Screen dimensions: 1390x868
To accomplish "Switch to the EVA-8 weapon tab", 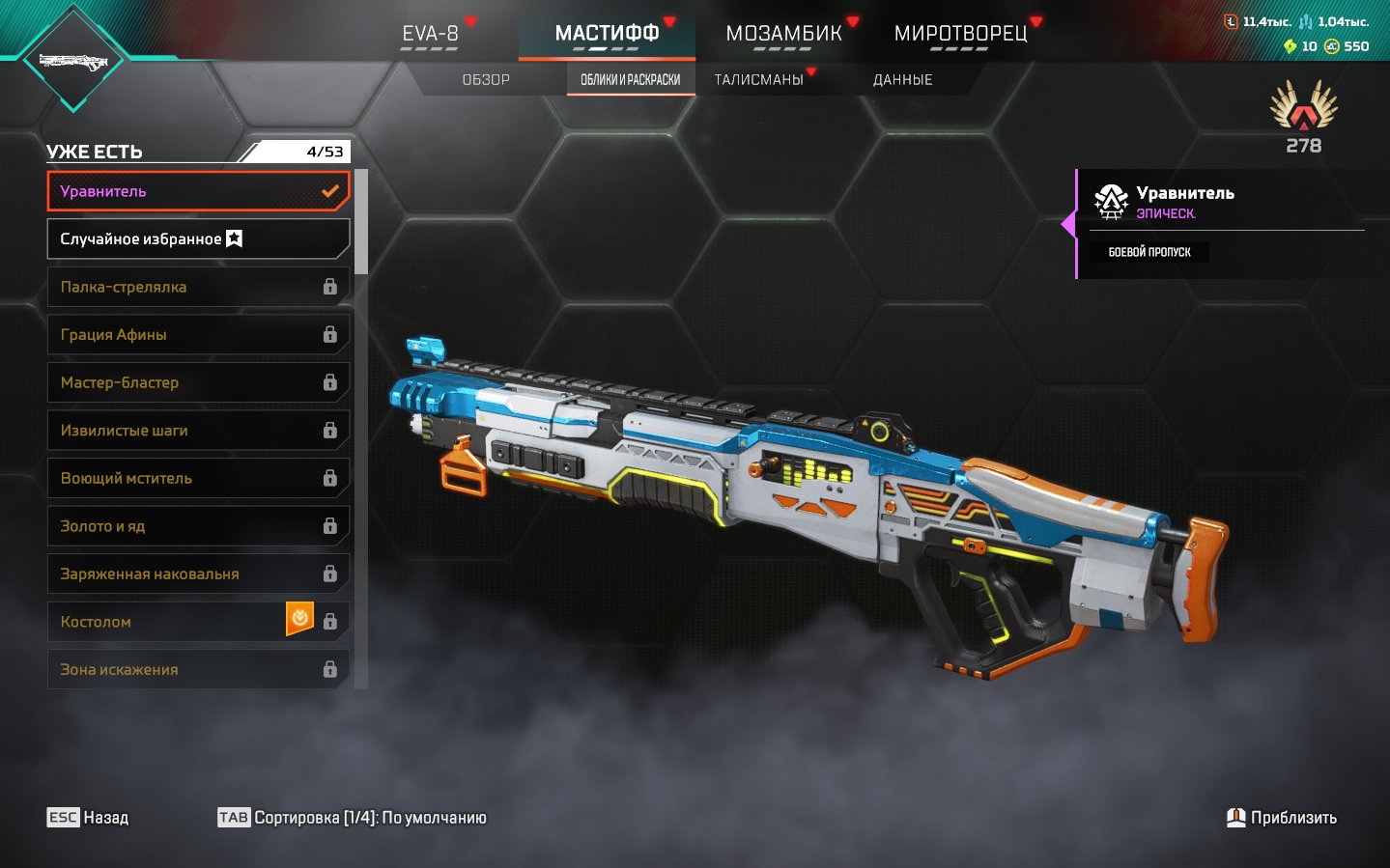I will (x=430, y=34).
